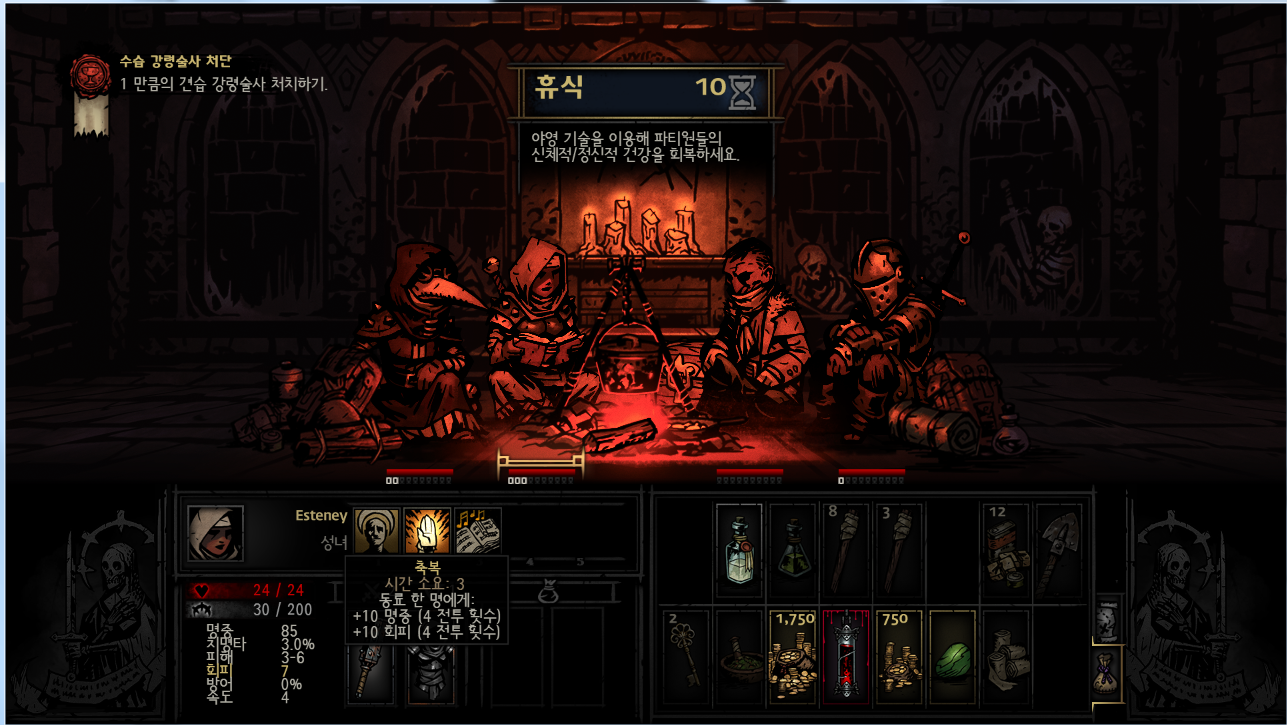Select the shovel in the inventory
Viewport: 1287px width, 725px height.
click(x=1058, y=550)
